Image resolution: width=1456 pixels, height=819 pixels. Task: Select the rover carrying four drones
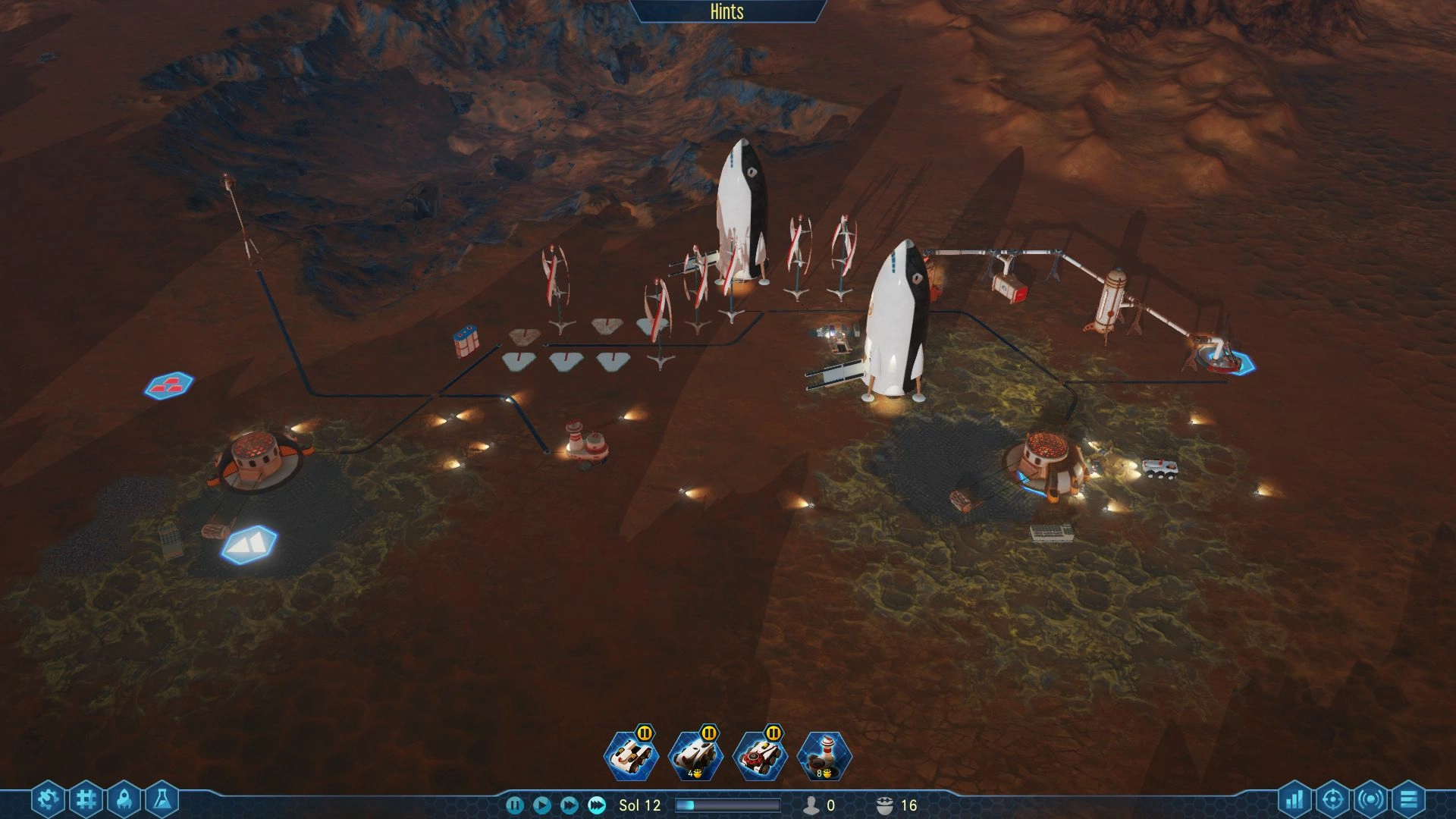tap(695, 756)
